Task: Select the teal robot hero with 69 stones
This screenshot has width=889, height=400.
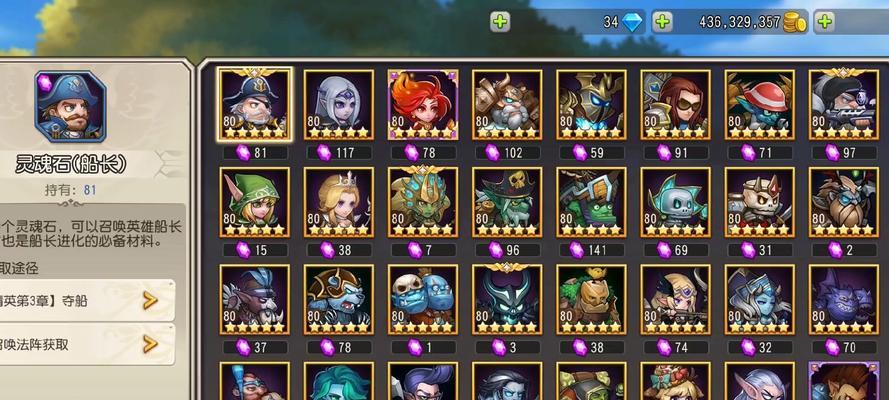Action: (675, 202)
